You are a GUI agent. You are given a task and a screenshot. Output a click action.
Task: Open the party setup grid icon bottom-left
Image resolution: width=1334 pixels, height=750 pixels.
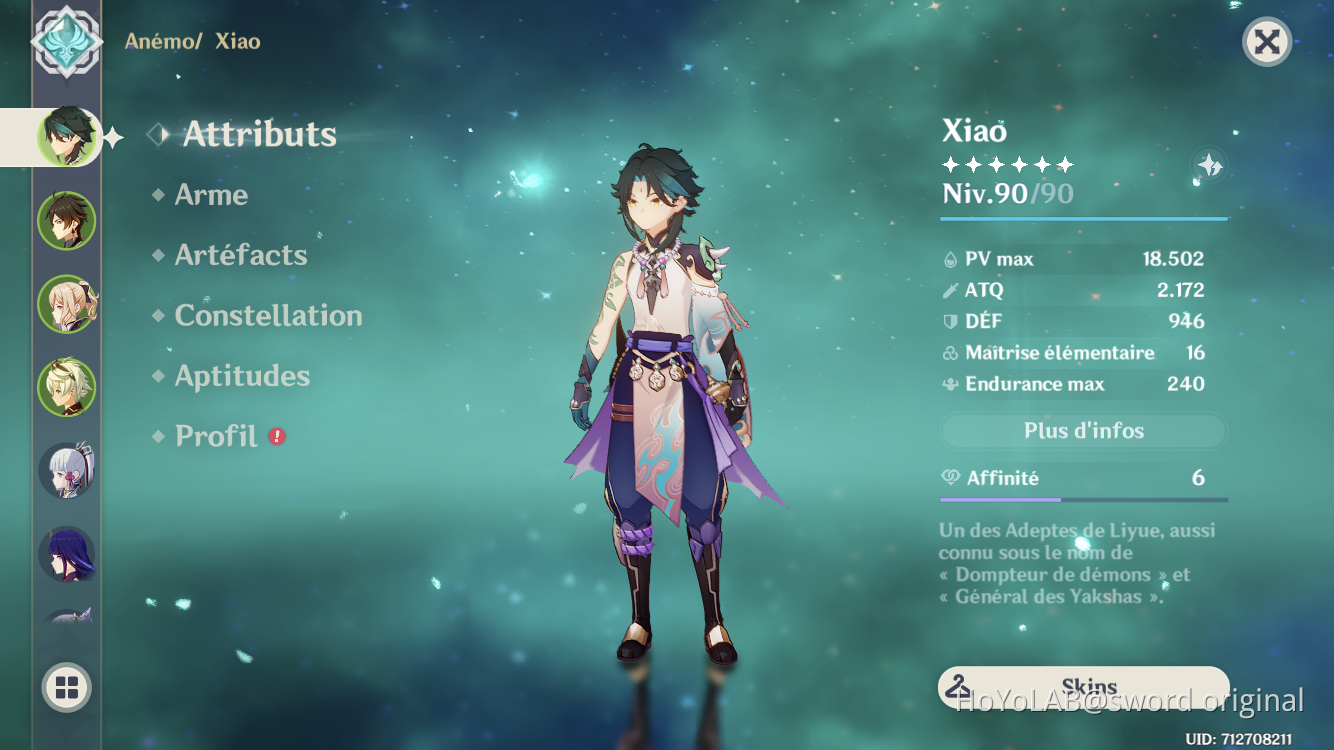[x=66, y=688]
